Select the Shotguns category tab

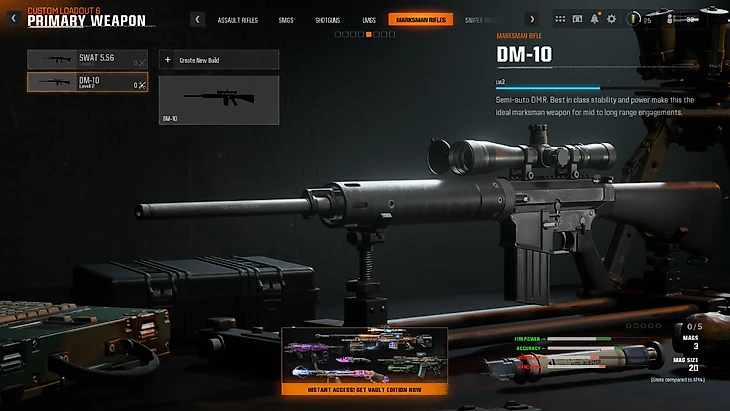[x=327, y=19]
